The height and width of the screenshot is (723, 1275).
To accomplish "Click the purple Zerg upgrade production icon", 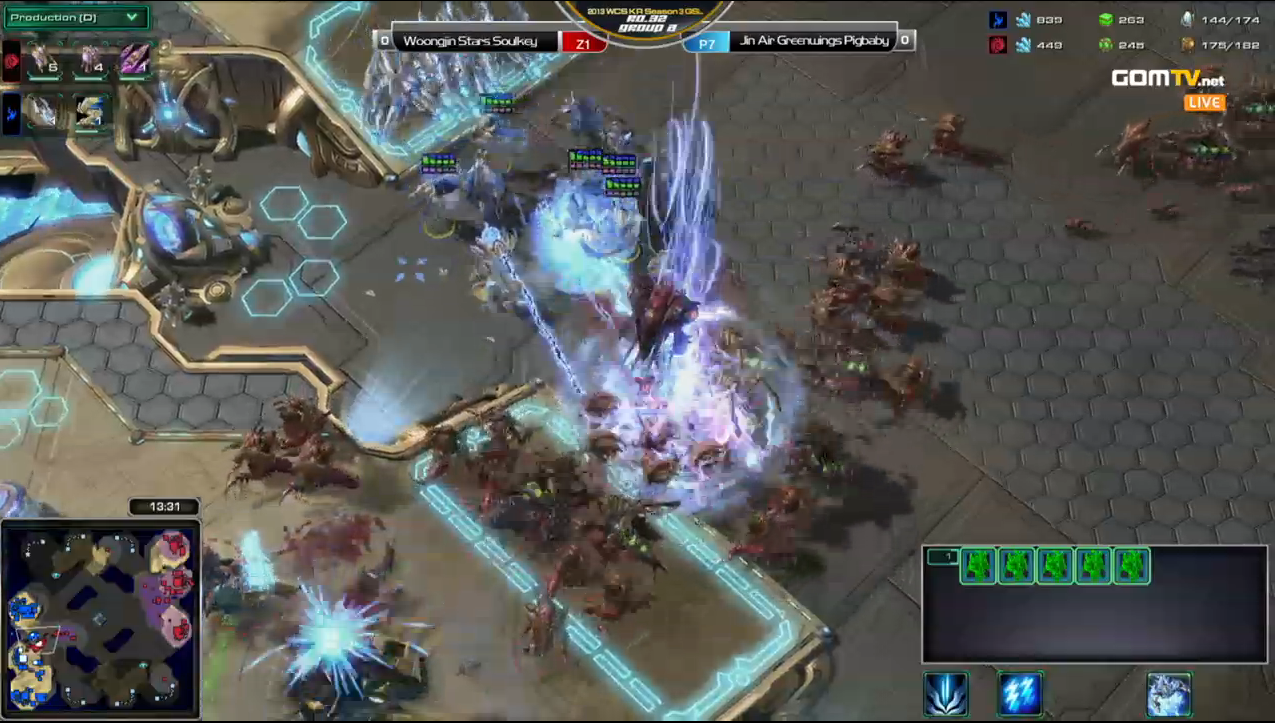I will click(135, 61).
